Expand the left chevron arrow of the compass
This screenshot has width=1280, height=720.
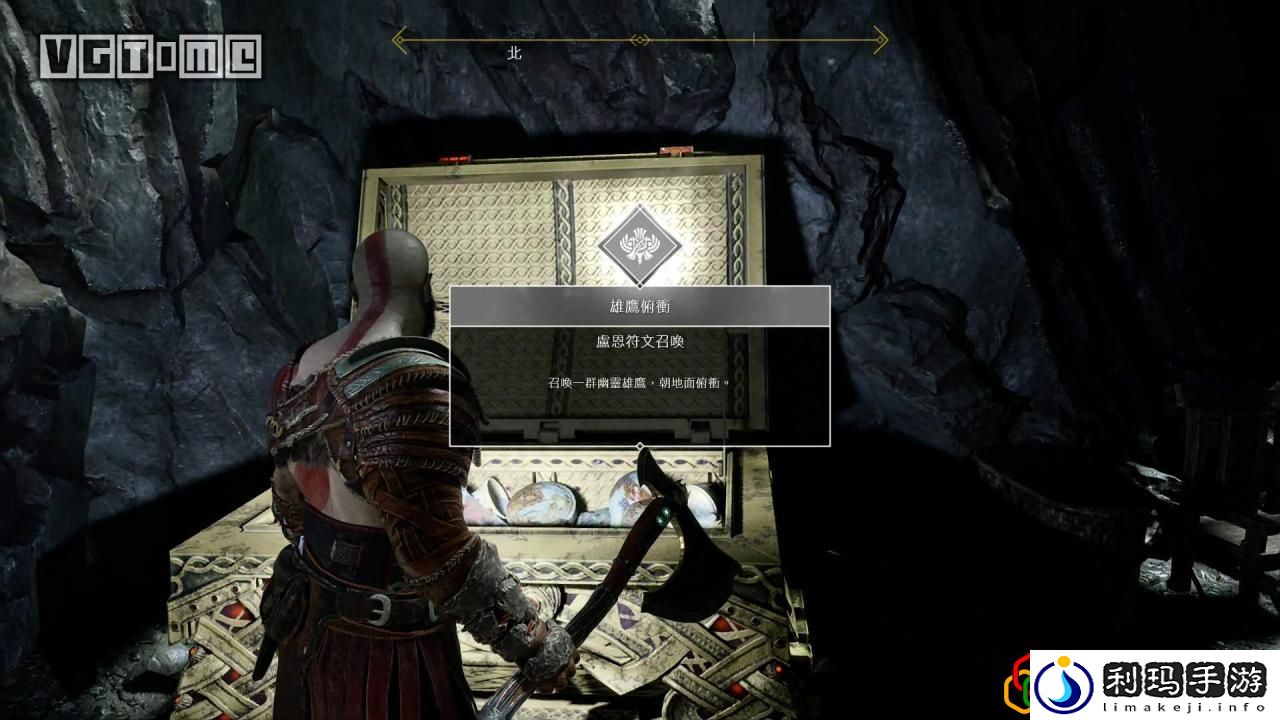pyautogui.click(x=397, y=37)
